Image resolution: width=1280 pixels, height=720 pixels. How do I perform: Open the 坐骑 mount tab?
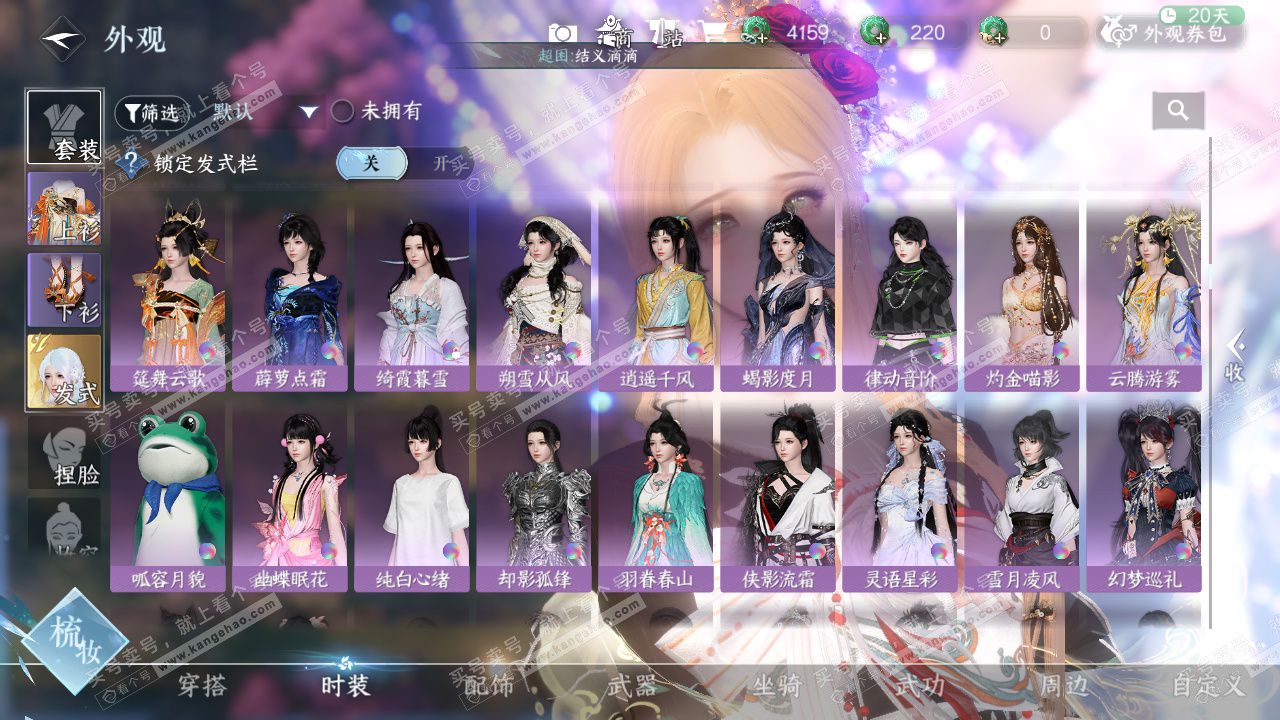click(777, 686)
